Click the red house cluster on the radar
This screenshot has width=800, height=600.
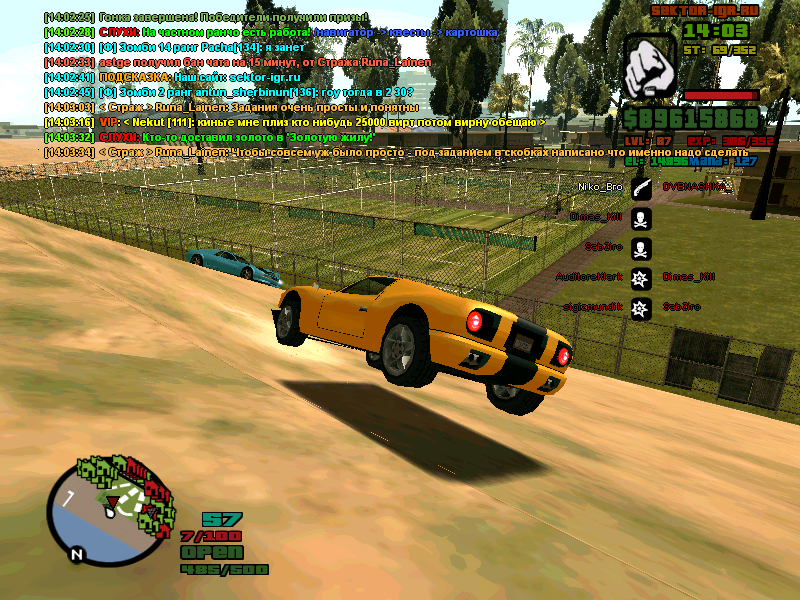point(150,490)
